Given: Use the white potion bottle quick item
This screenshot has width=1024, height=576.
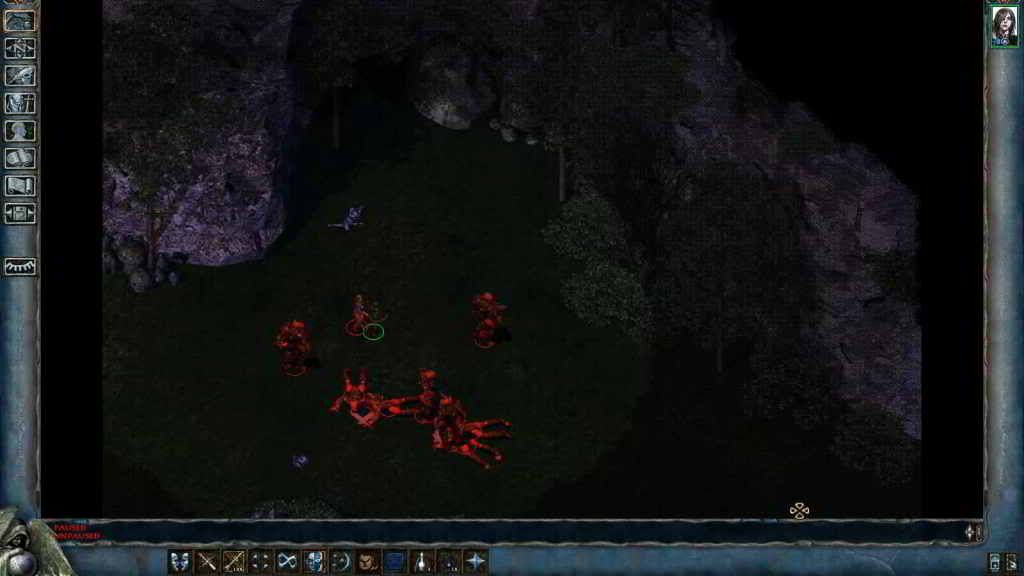Looking at the screenshot, I should tap(422, 561).
